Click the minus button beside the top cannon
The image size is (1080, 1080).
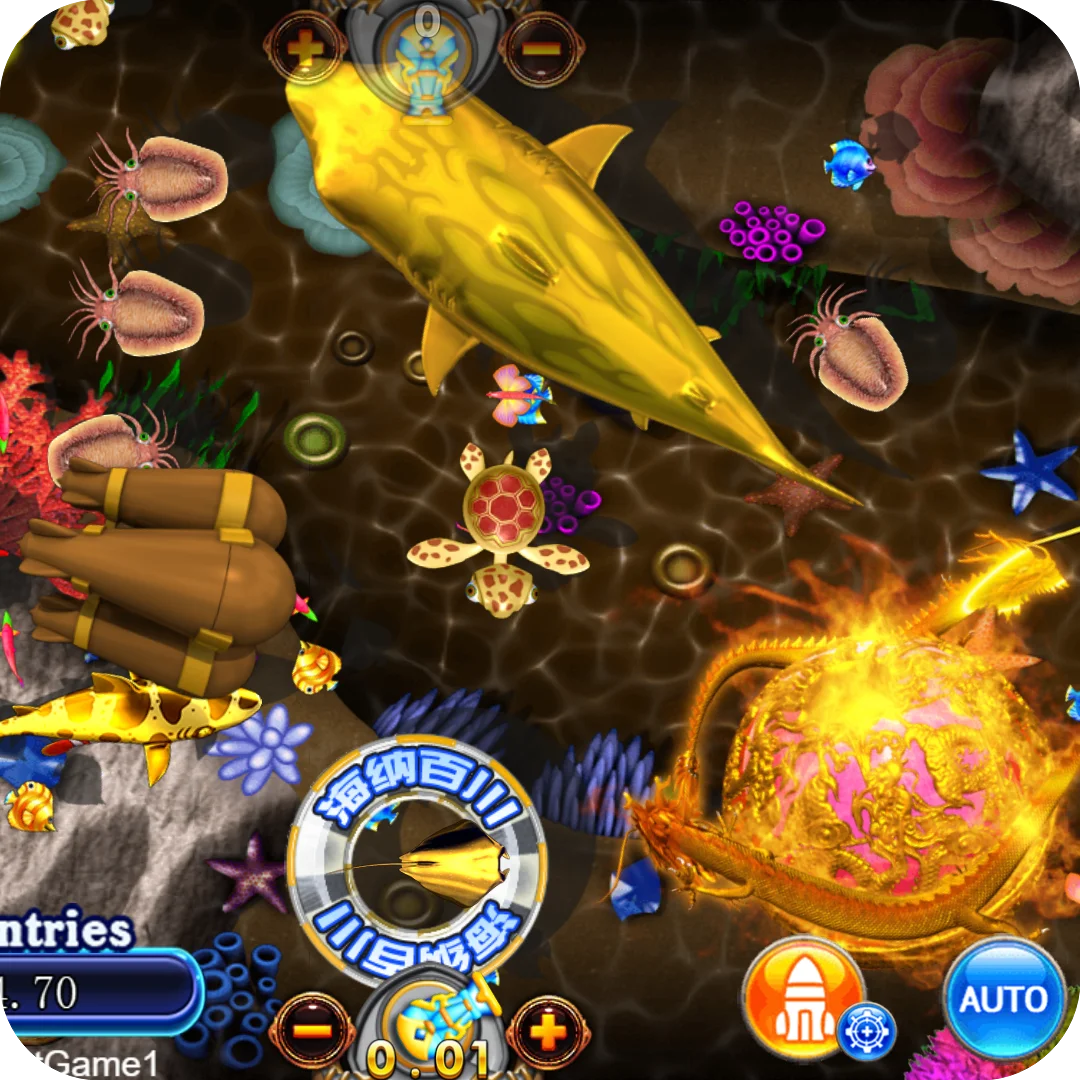[x=541, y=47]
